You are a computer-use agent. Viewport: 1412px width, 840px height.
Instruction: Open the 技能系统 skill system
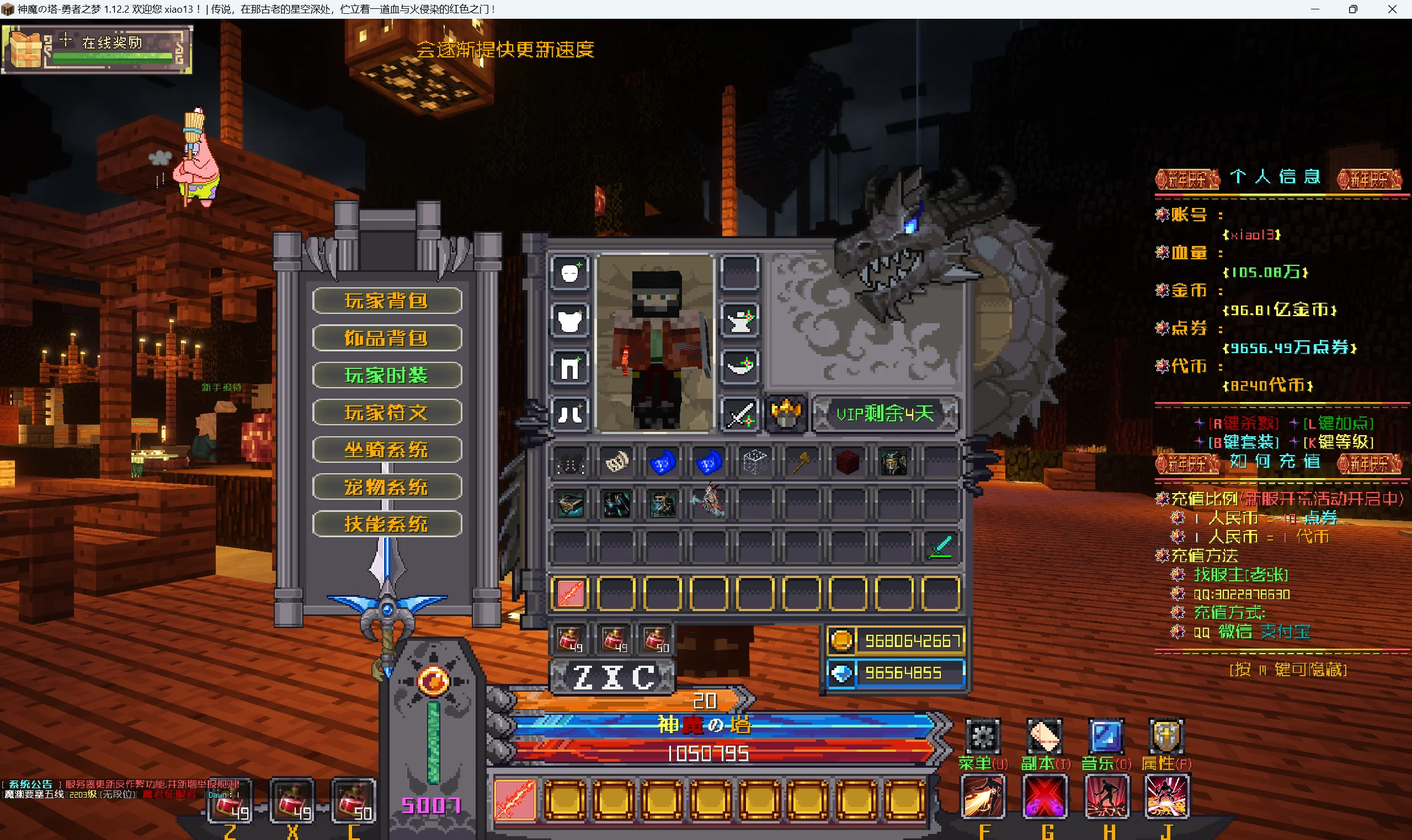[x=387, y=524]
